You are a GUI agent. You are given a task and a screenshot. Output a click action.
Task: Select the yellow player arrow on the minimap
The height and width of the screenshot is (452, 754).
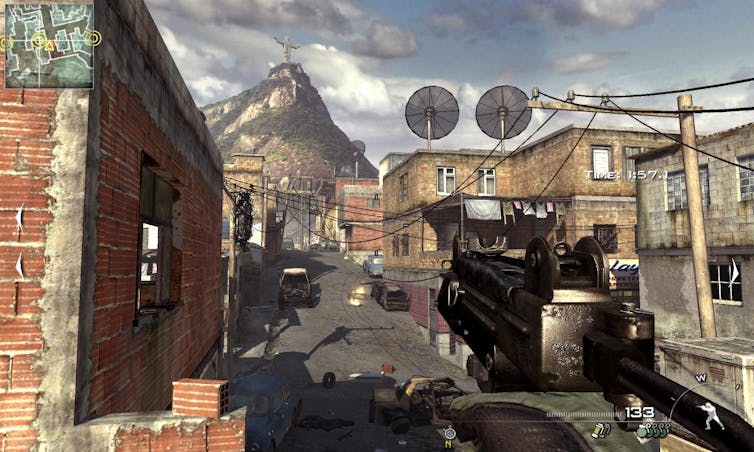coord(48,45)
